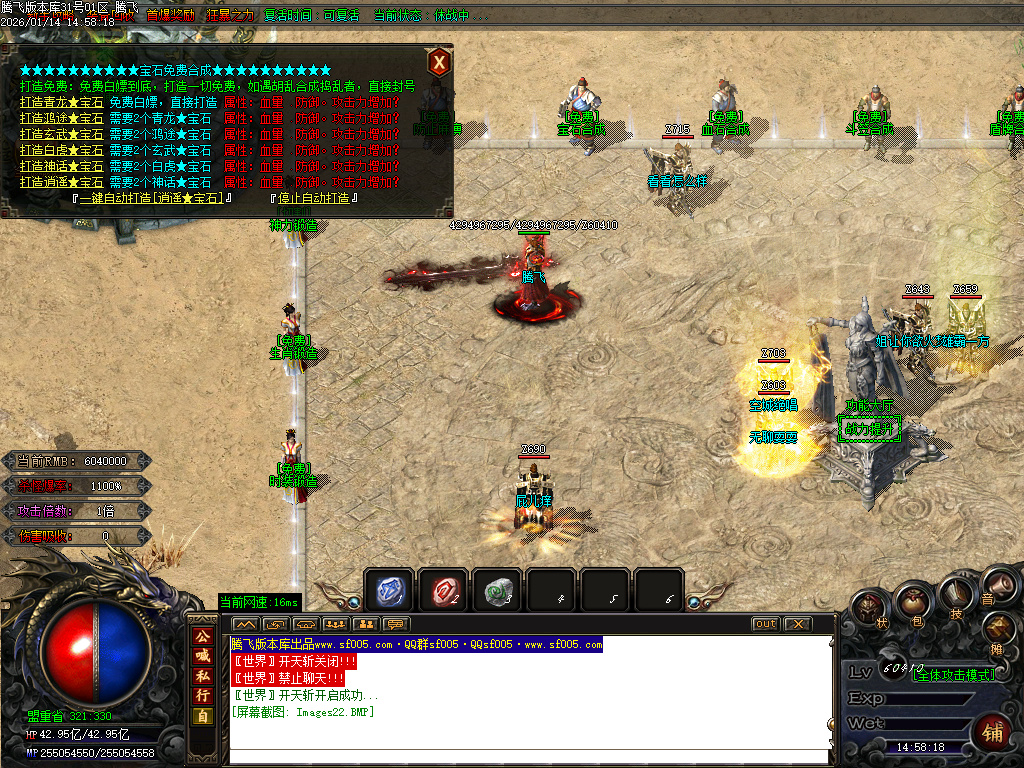Close the gem synthesis dialog
This screenshot has width=1024, height=768.
click(438, 63)
